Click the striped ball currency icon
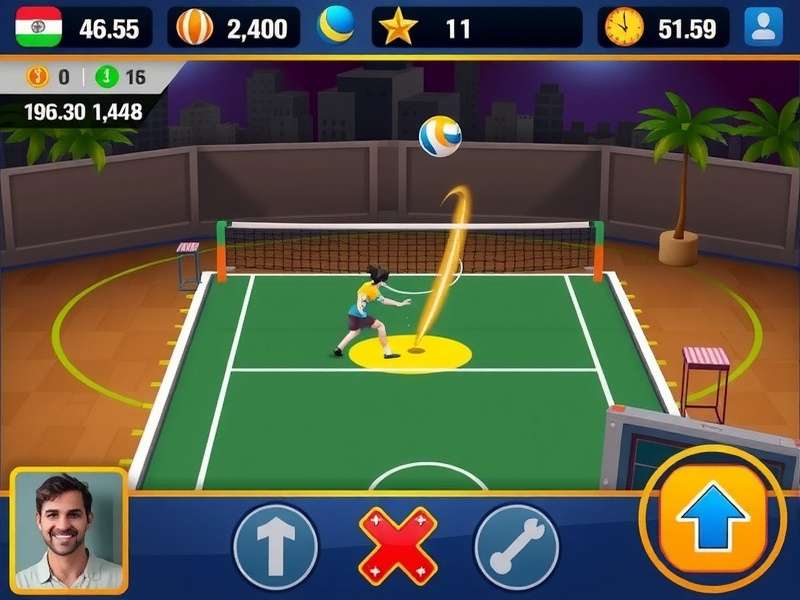The width and height of the screenshot is (800, 600). [194, 27]
